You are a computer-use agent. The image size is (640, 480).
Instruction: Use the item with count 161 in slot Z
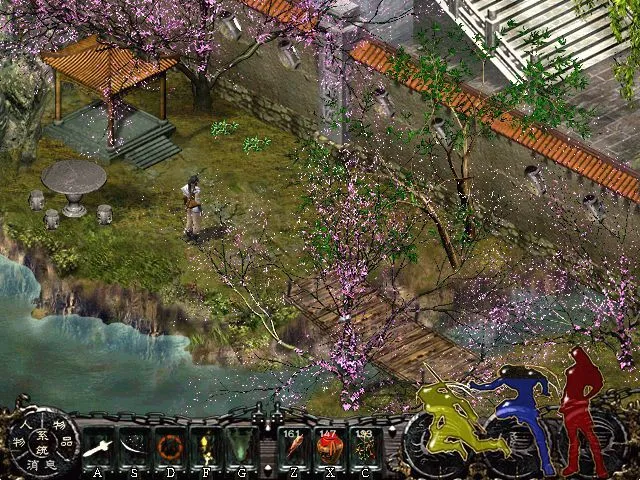coord(294,446)
